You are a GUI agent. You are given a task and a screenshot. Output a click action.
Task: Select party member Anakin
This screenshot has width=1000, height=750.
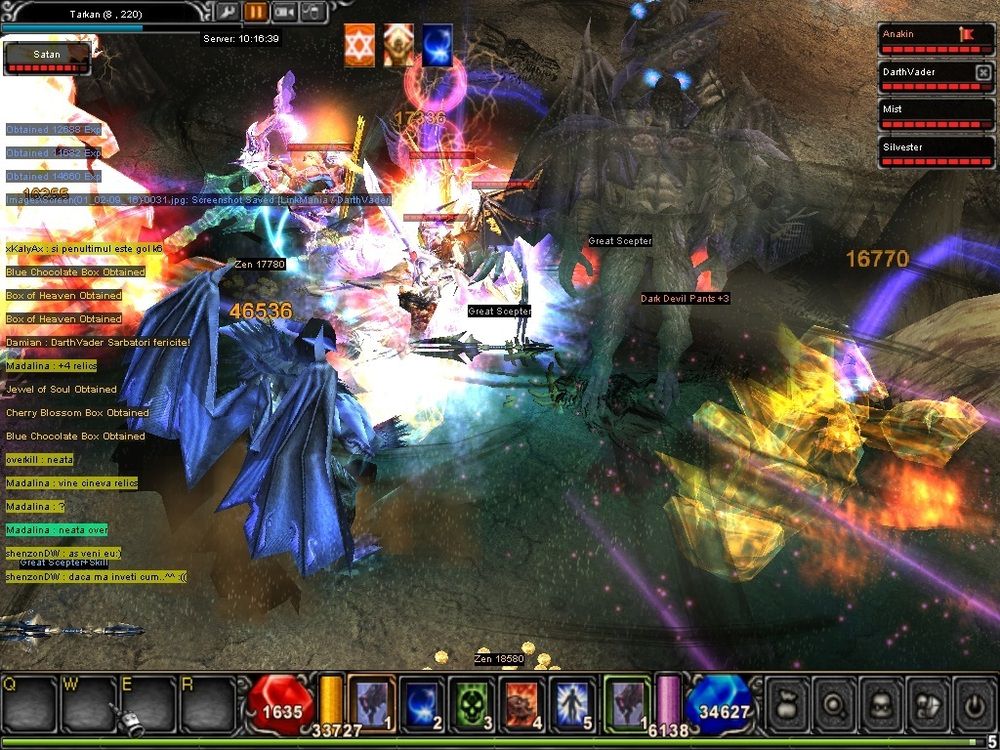tap(936, 39)
